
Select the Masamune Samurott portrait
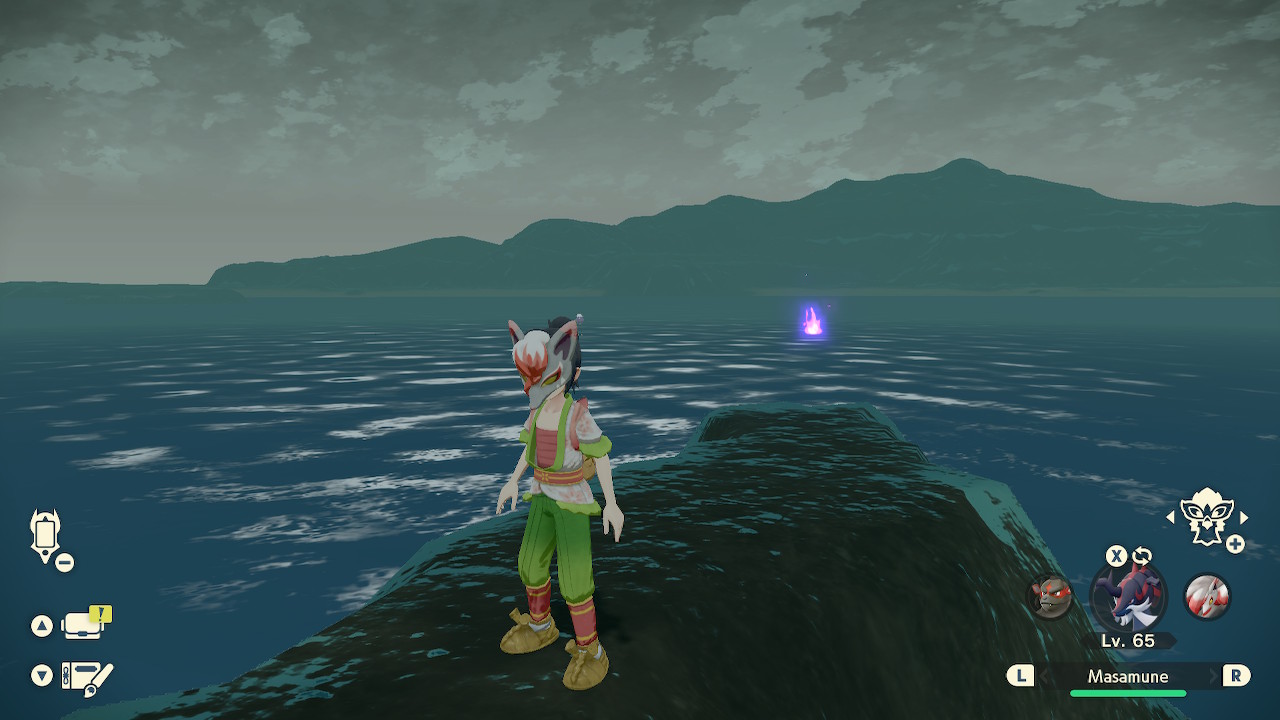point(1128,597)
